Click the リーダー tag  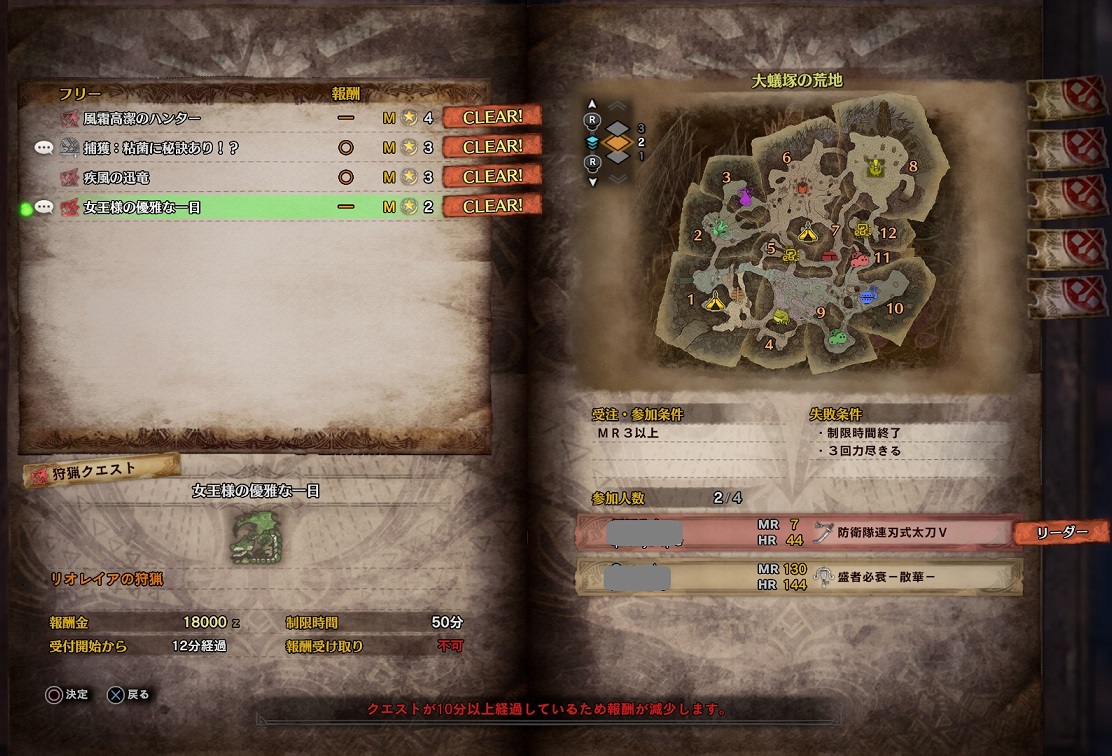click(x=1062, y=533)
